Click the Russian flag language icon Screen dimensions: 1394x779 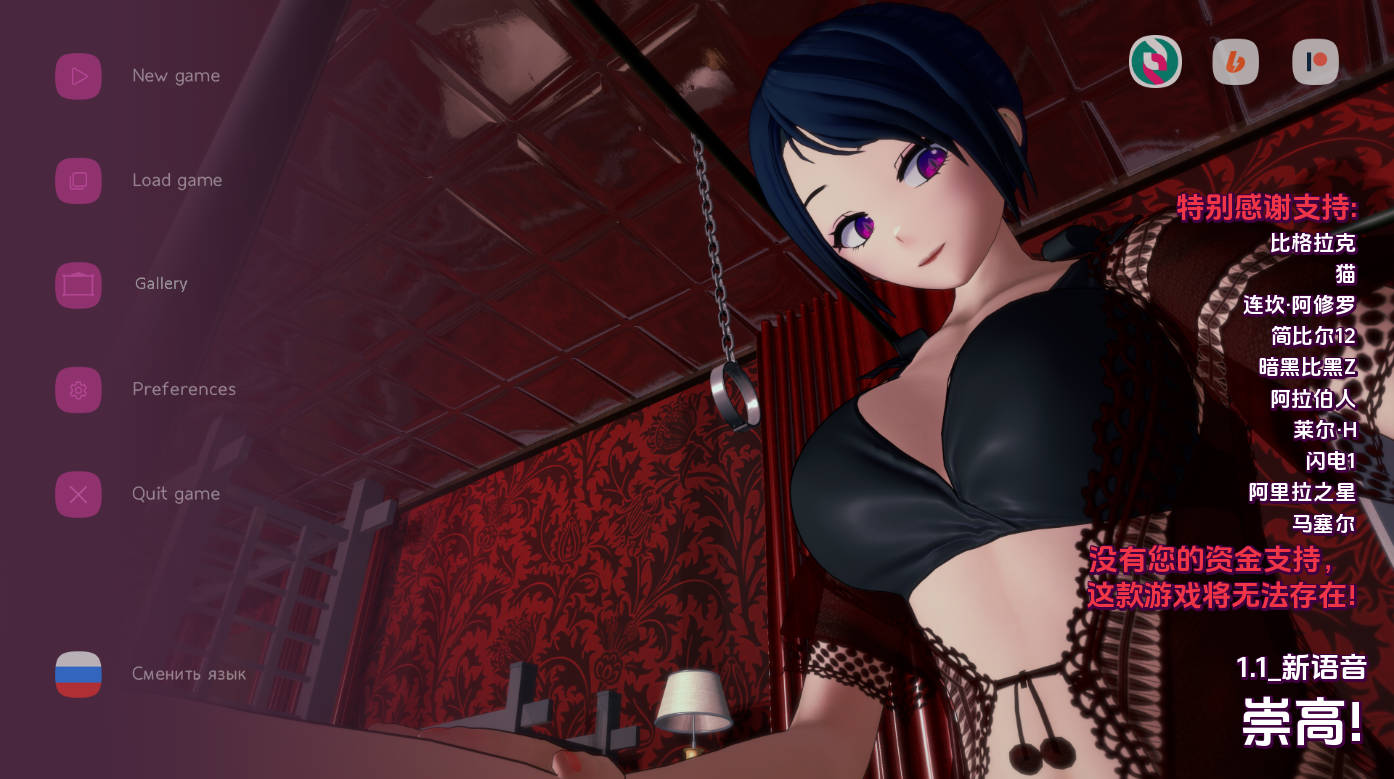pyautogui.click(x=78, y=674)
